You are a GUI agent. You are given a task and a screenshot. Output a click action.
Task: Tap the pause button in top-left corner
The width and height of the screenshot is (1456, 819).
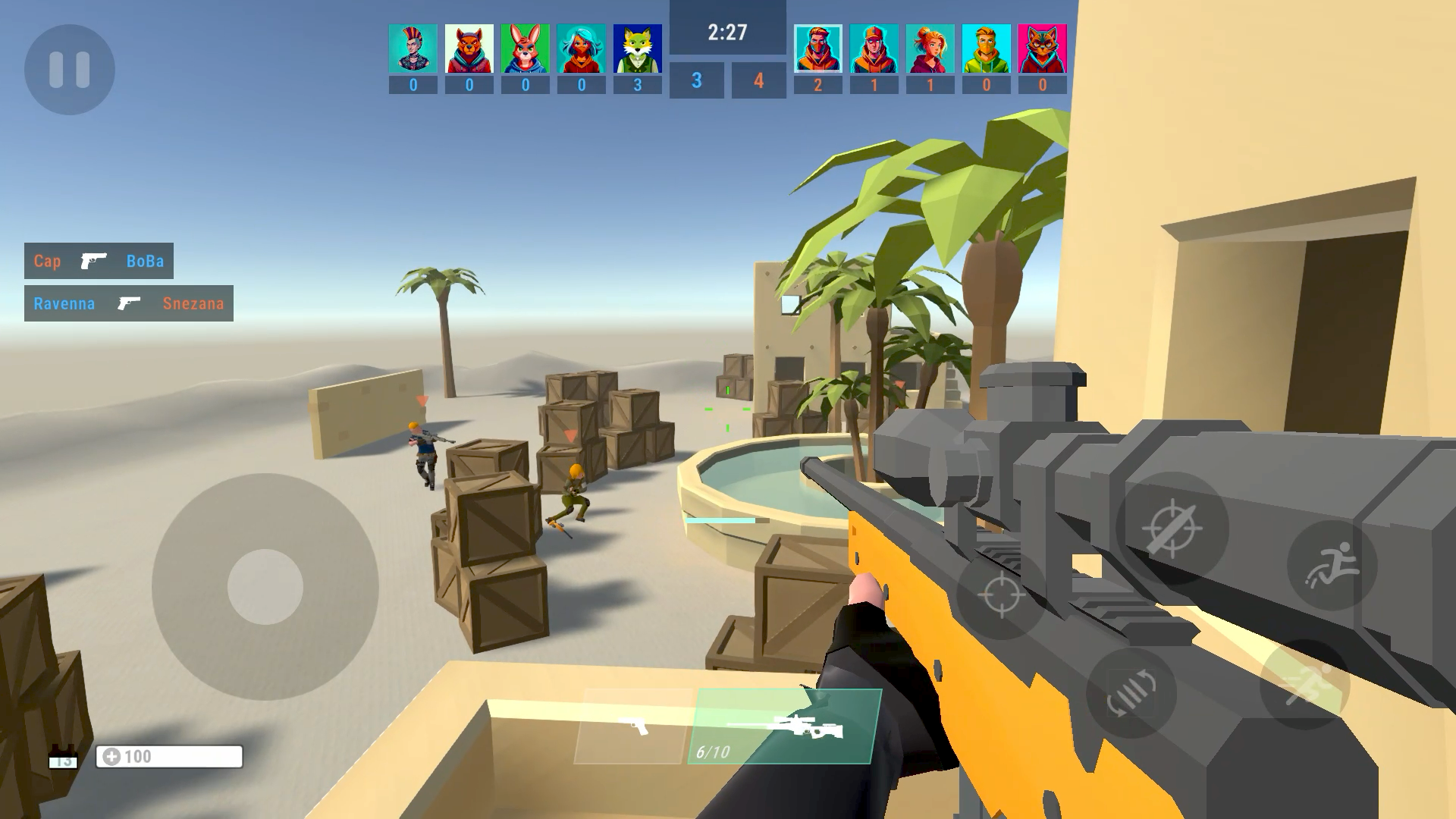coord(71,69)
